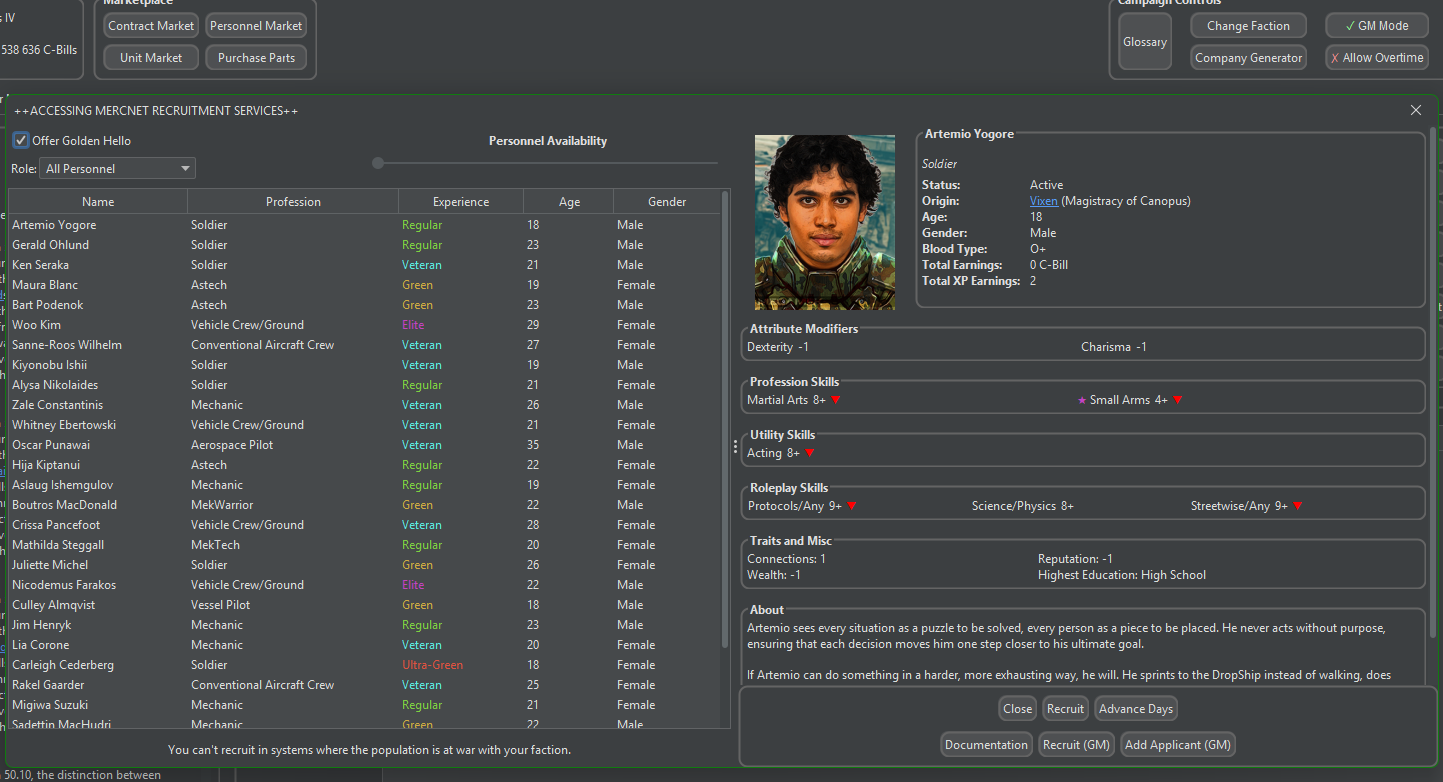The height and width of the screenshot is (782, 1443).
Task: Adjust the Personnel Availability slider
Action: (377, 162)
